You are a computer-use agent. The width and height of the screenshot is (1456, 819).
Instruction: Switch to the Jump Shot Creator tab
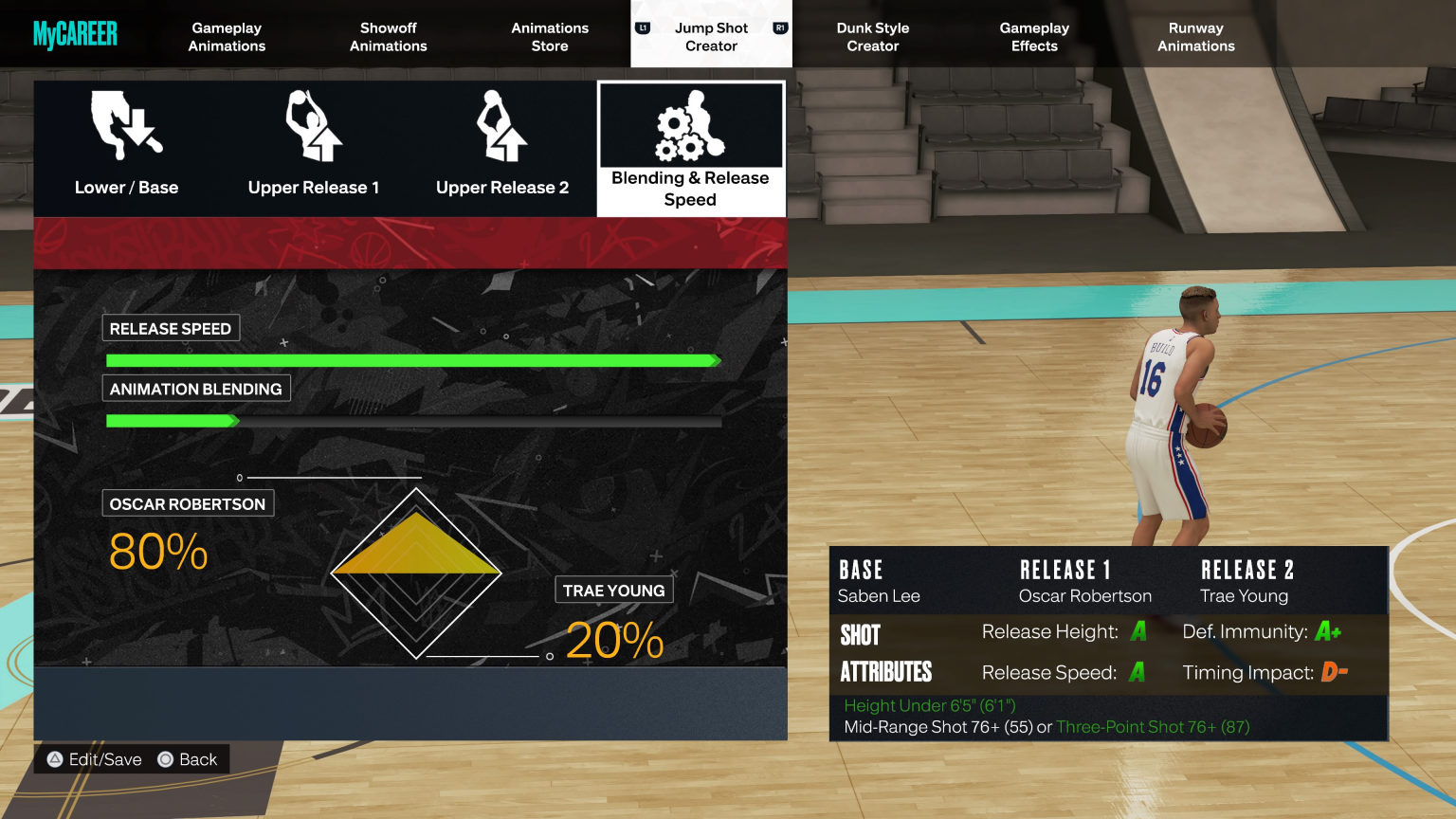tap(710, 36)
